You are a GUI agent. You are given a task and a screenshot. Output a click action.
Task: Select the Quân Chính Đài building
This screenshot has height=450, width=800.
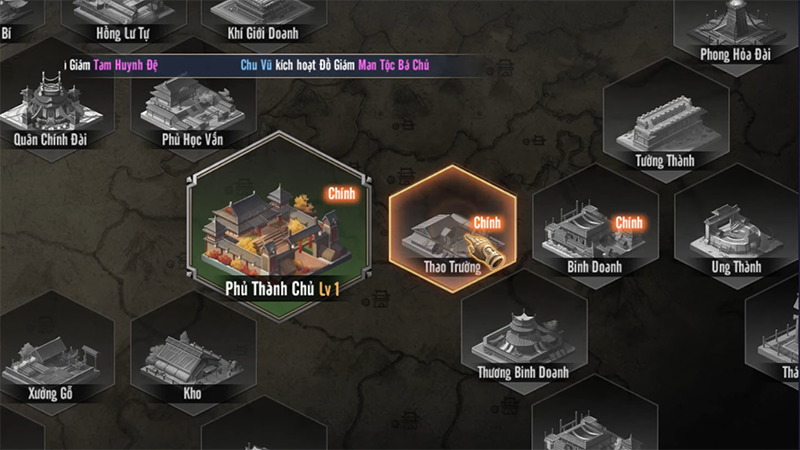(x=49, y=108)
